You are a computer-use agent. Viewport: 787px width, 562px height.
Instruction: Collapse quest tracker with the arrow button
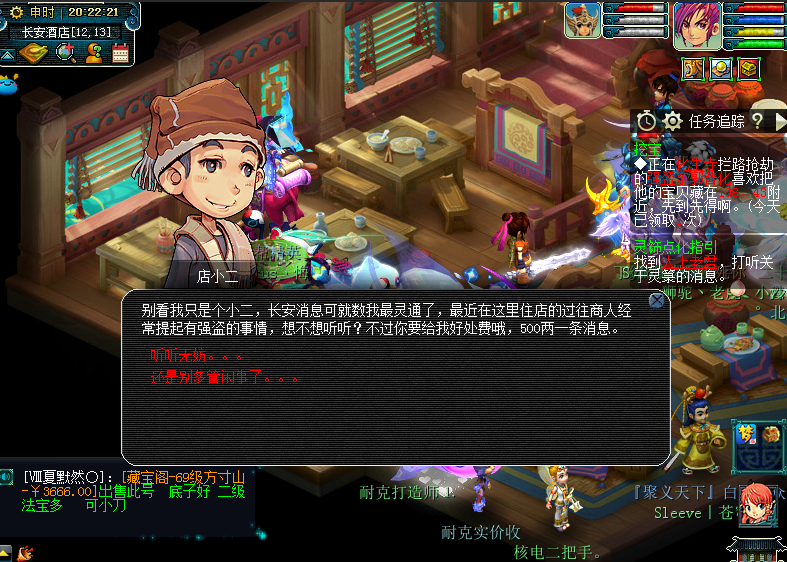point(780,121)
